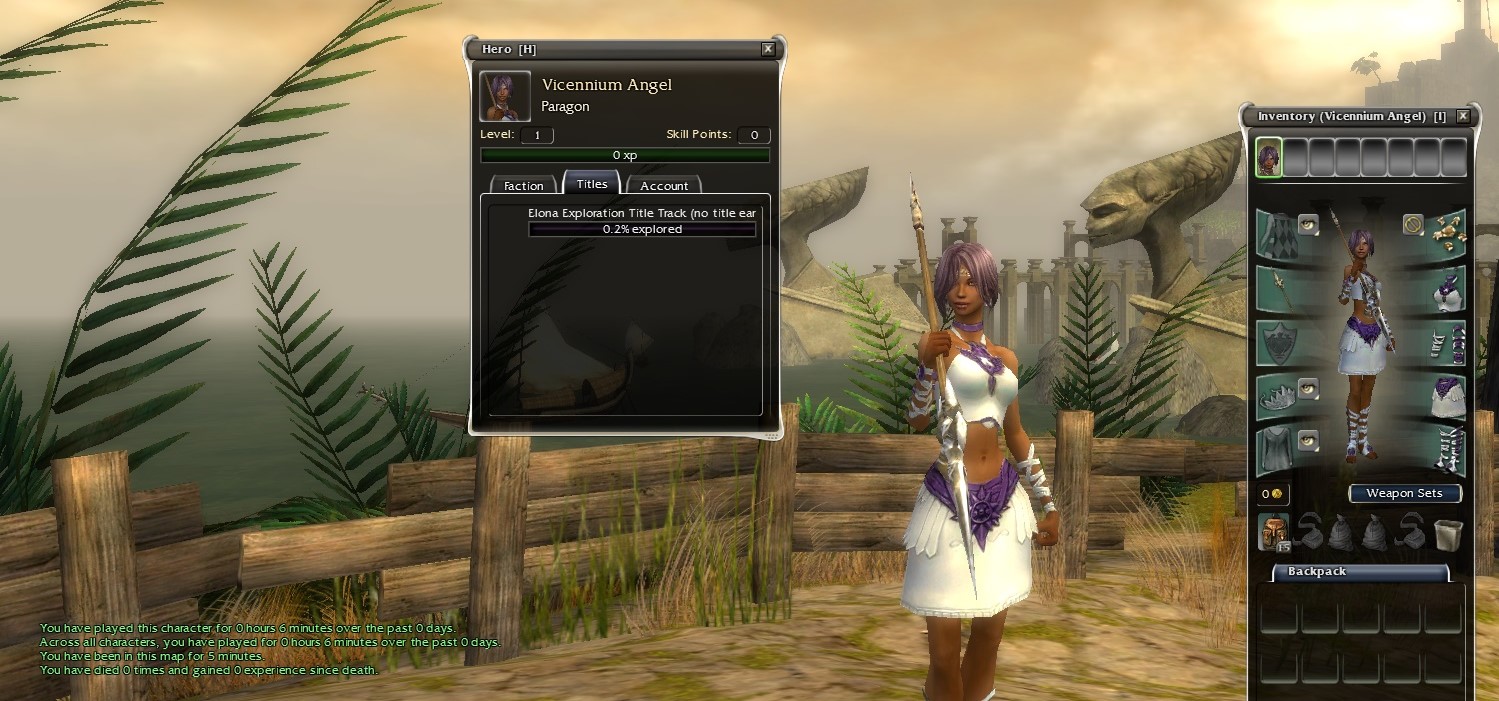Toggle visibility eye on the cape slot

(x=1308, y=224)
